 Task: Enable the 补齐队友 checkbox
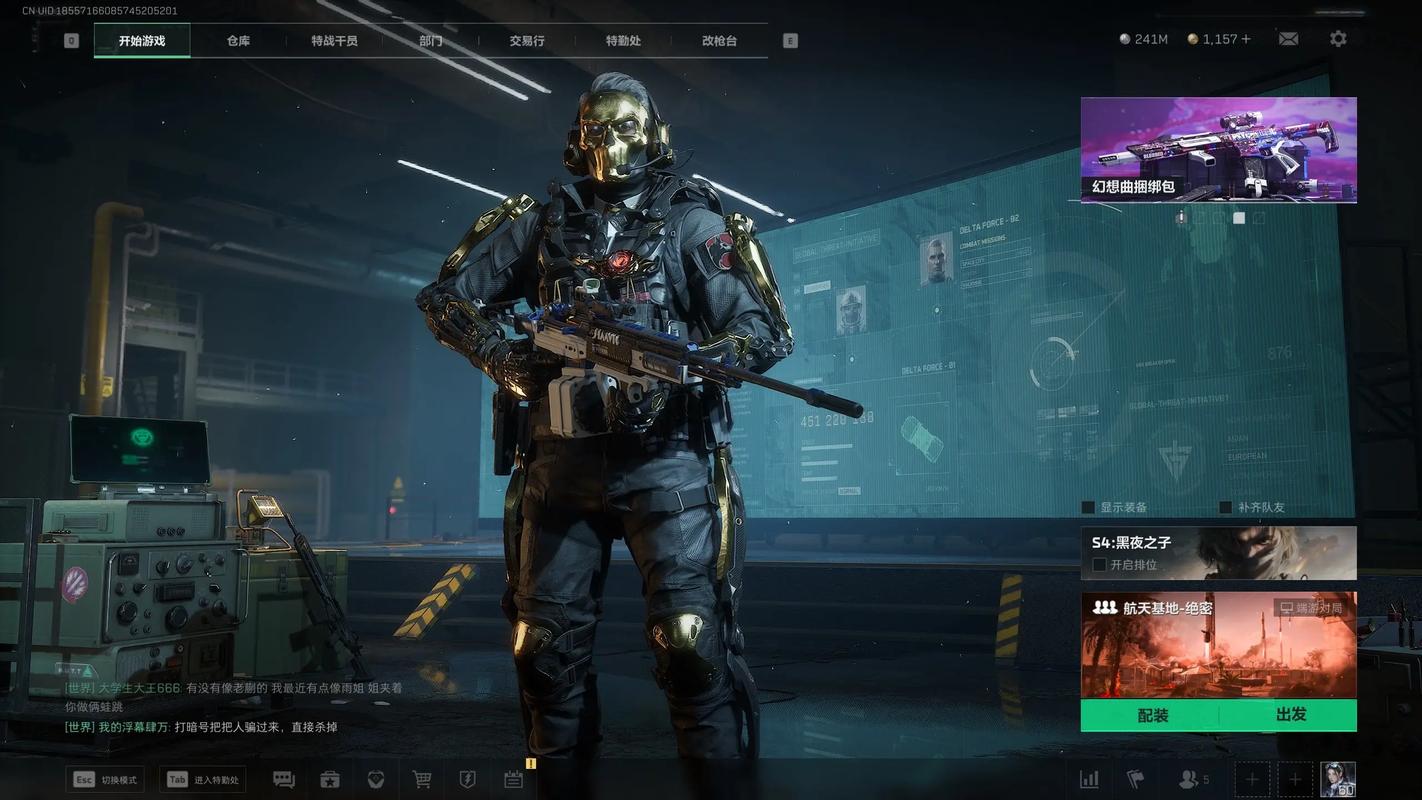1226,507
